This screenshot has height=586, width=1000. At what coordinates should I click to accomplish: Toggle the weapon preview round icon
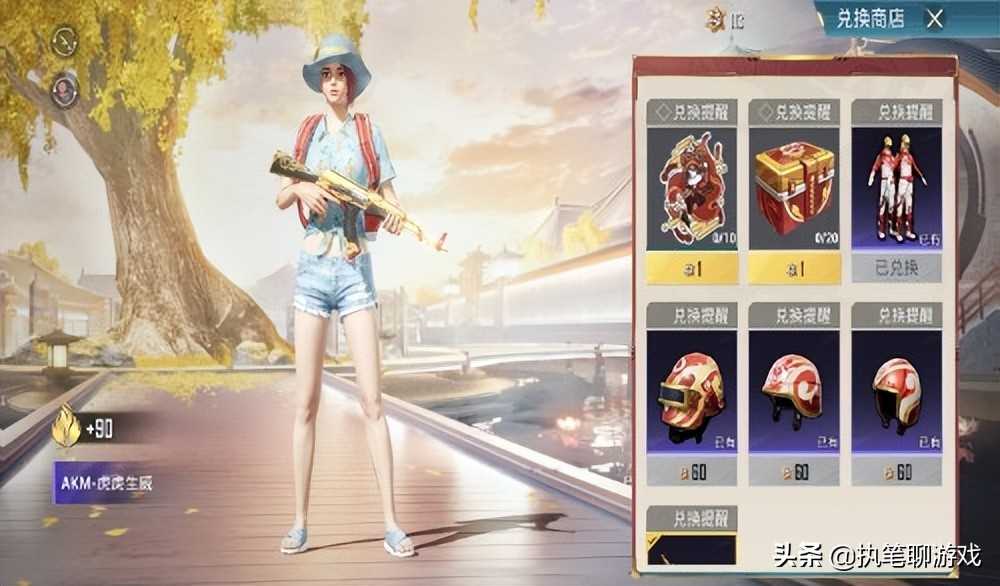click(65, 41)
